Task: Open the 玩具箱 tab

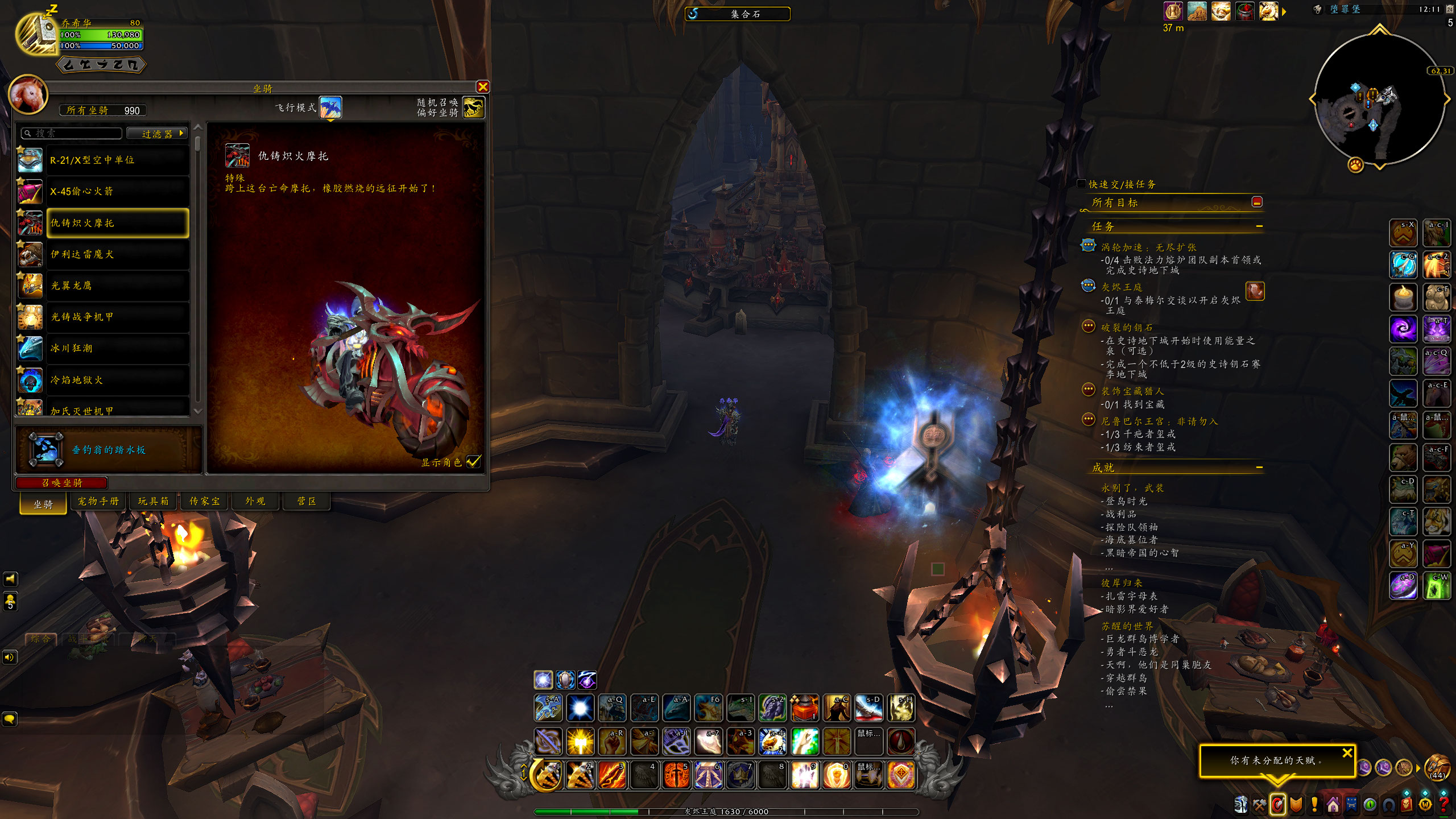Action: pos(153,501)
